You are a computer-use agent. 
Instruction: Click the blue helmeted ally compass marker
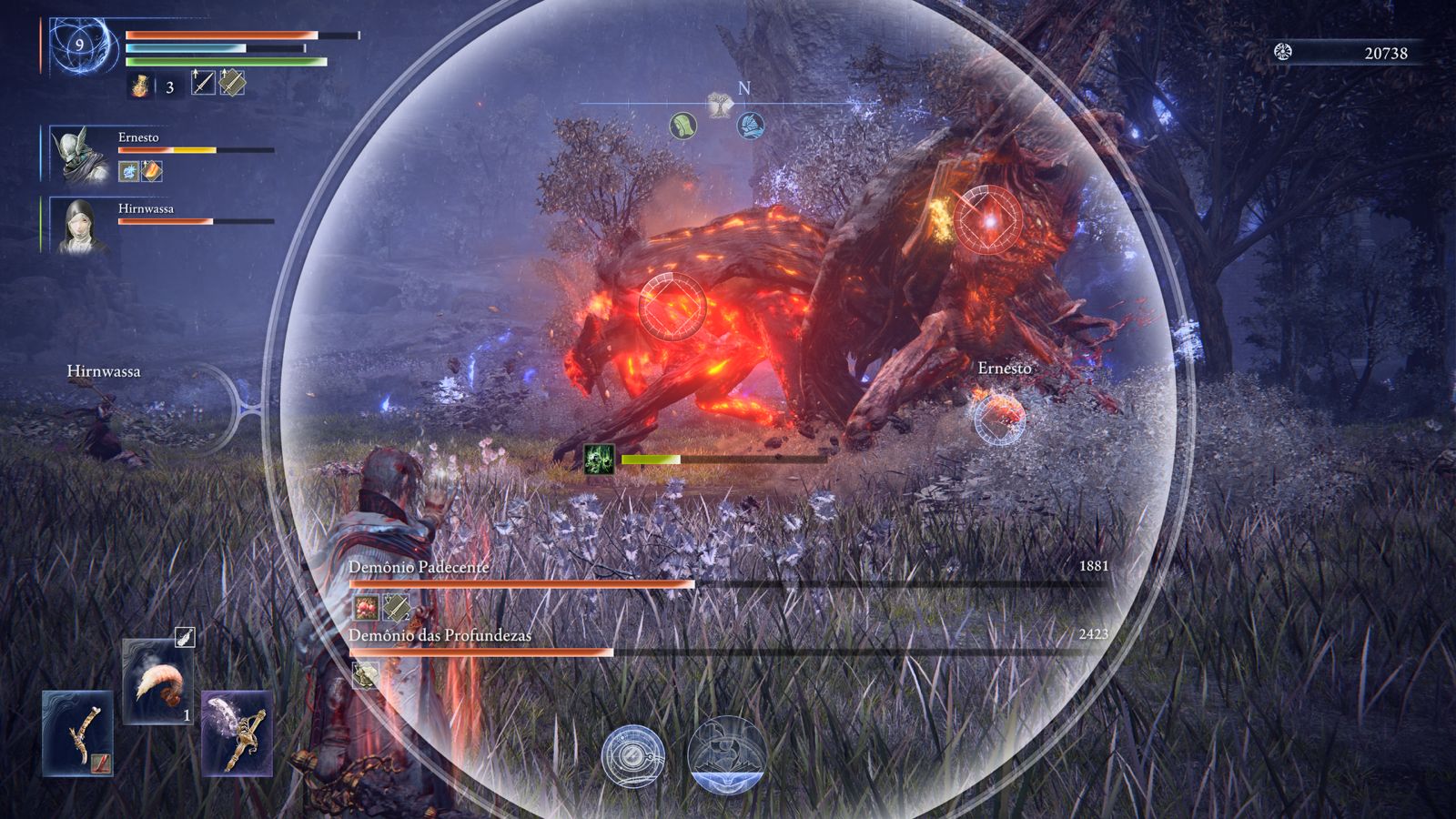pos(750,126)
